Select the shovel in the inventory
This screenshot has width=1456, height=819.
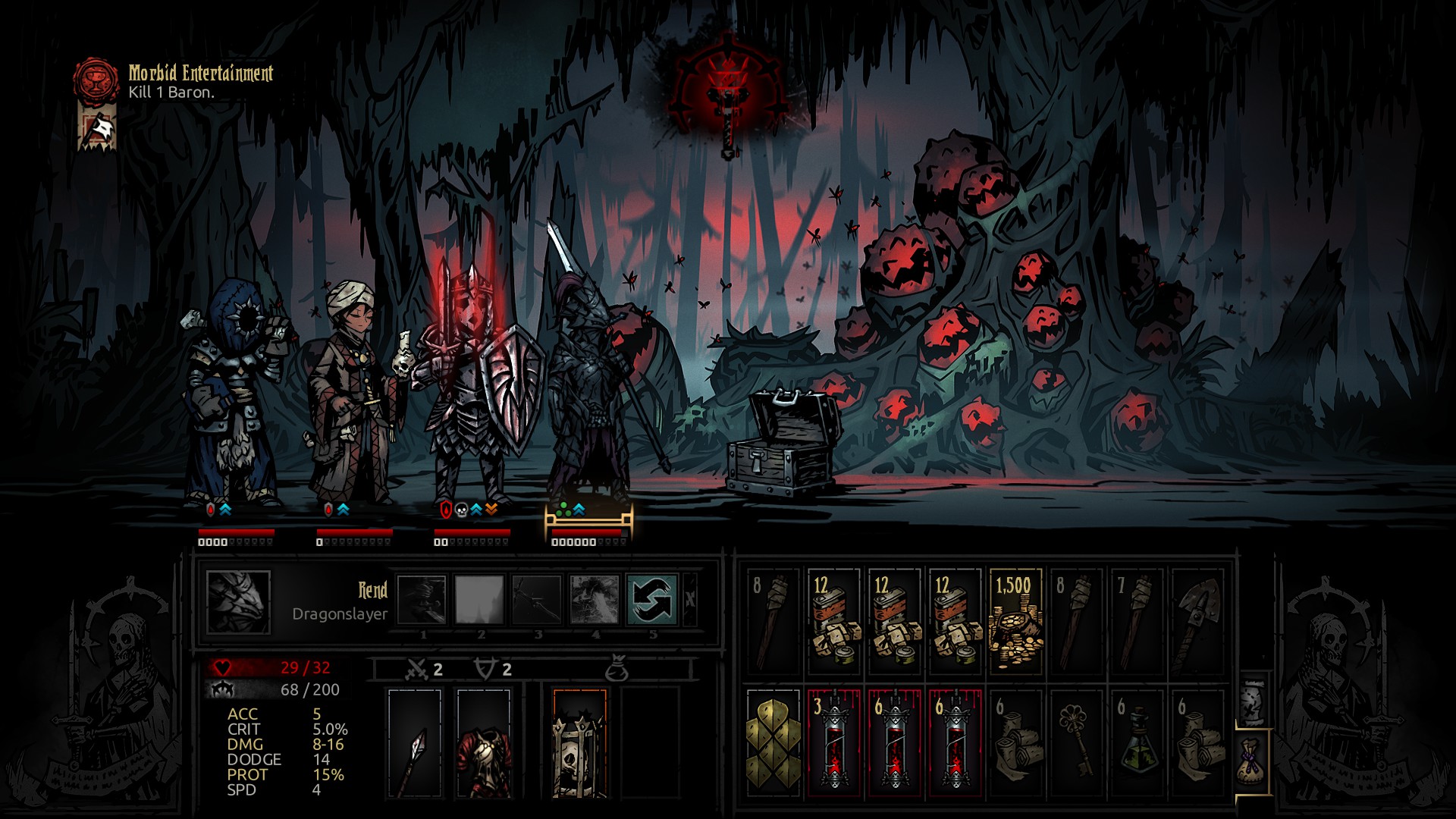tap(1197, 622)
